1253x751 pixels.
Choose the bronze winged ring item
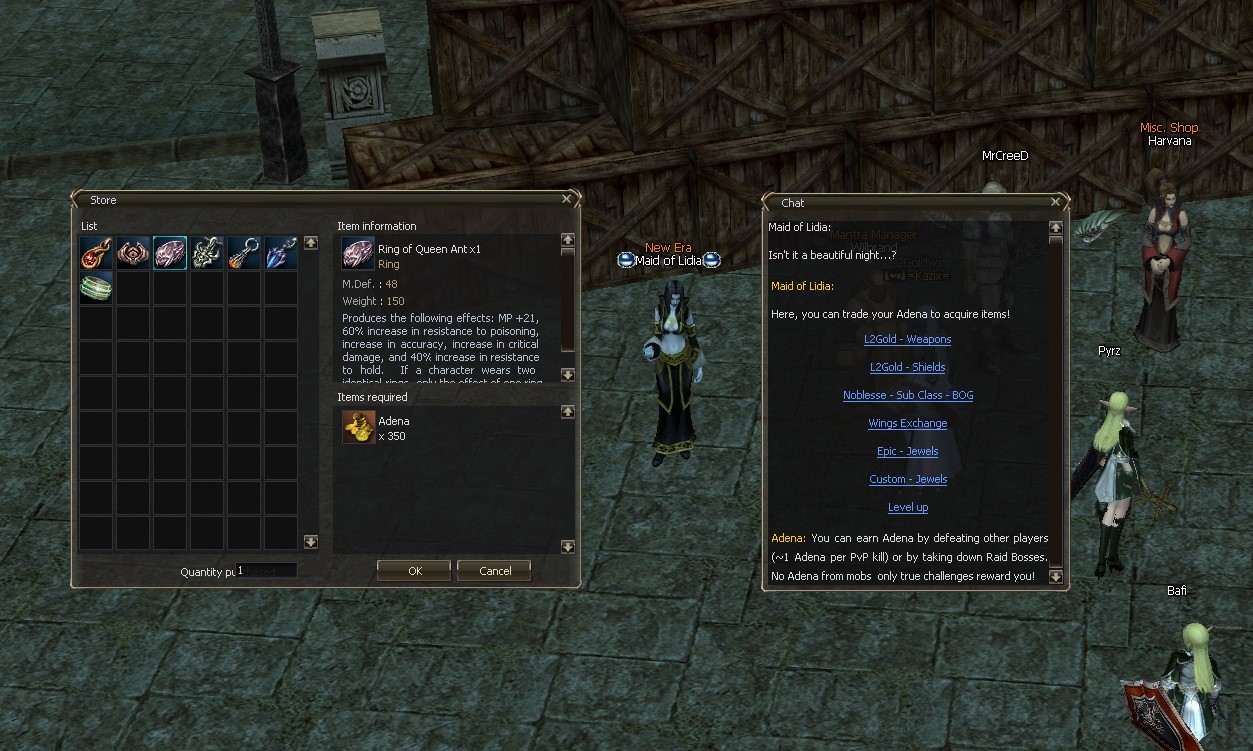pyautogui.click(x=133, y=253)
